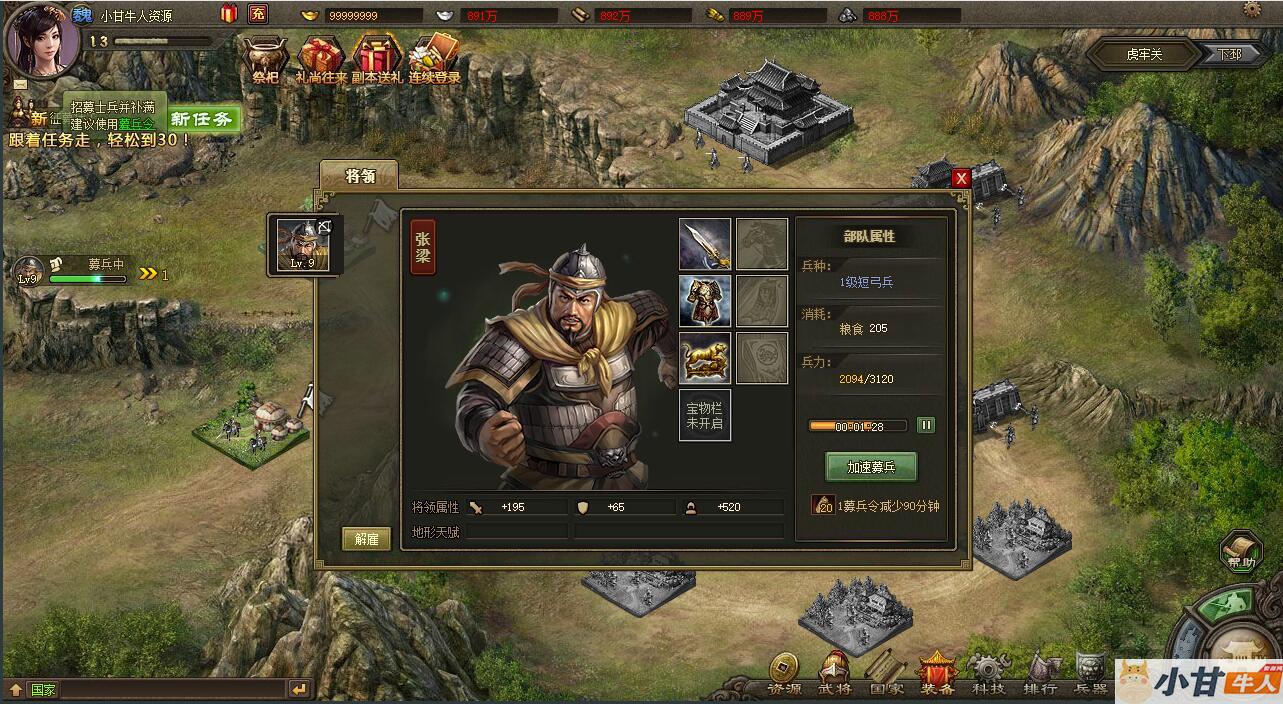Open the settings gear icon

[x=1252, y=9]
